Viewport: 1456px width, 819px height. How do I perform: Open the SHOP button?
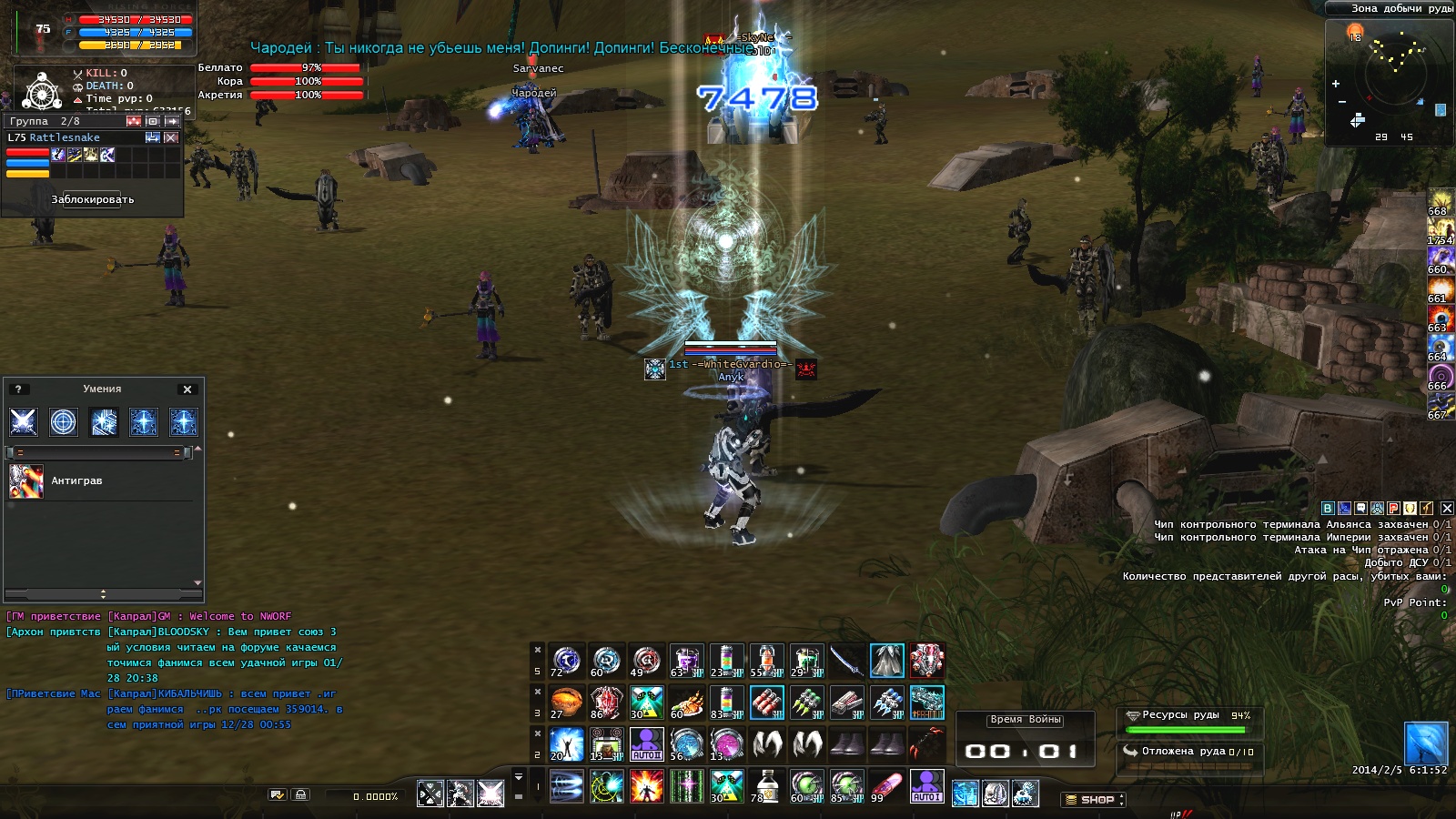click(1093, 800)
